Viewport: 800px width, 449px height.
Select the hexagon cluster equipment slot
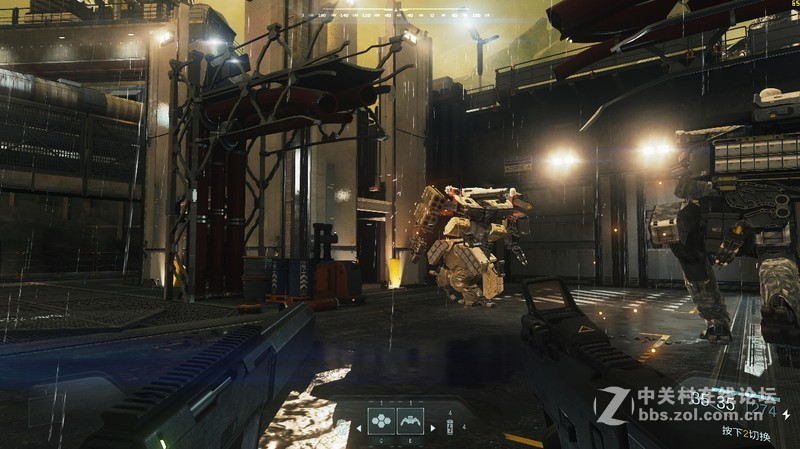[381, 422]
